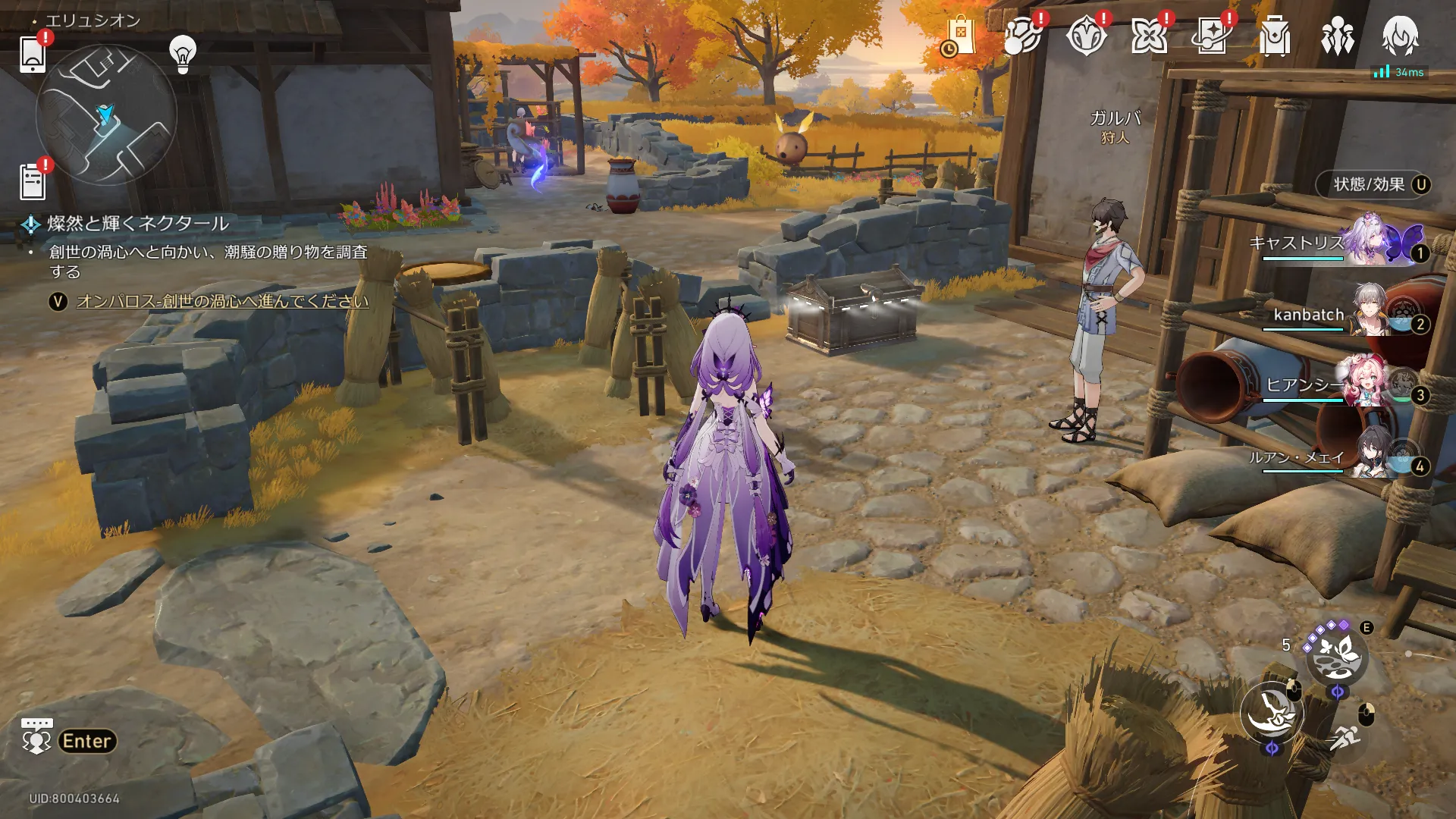
Task: Open the mission log clipboard icon
Action: coord(33,182)
